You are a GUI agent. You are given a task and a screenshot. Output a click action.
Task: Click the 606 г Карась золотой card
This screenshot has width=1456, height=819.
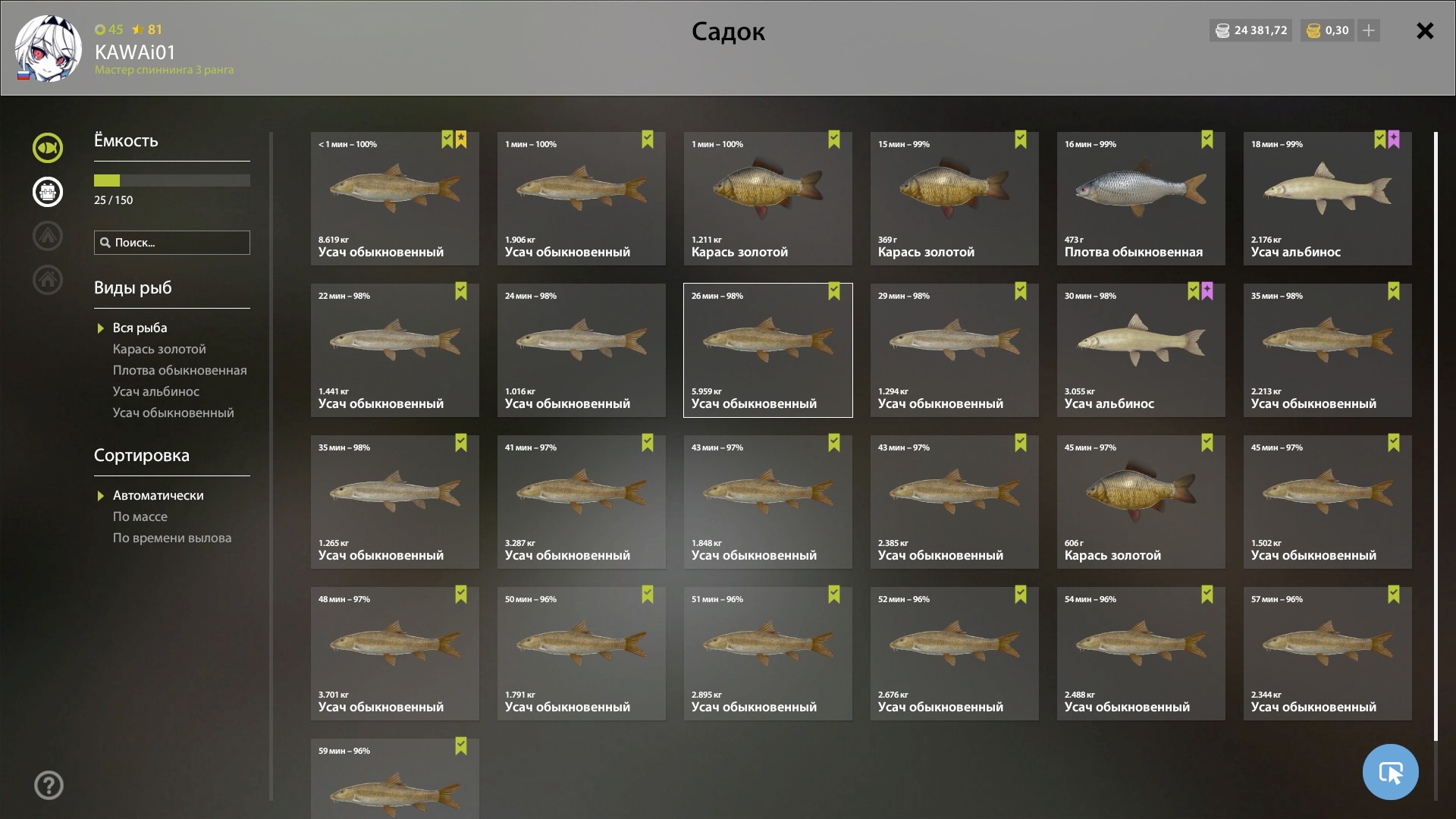[1141, 502]
